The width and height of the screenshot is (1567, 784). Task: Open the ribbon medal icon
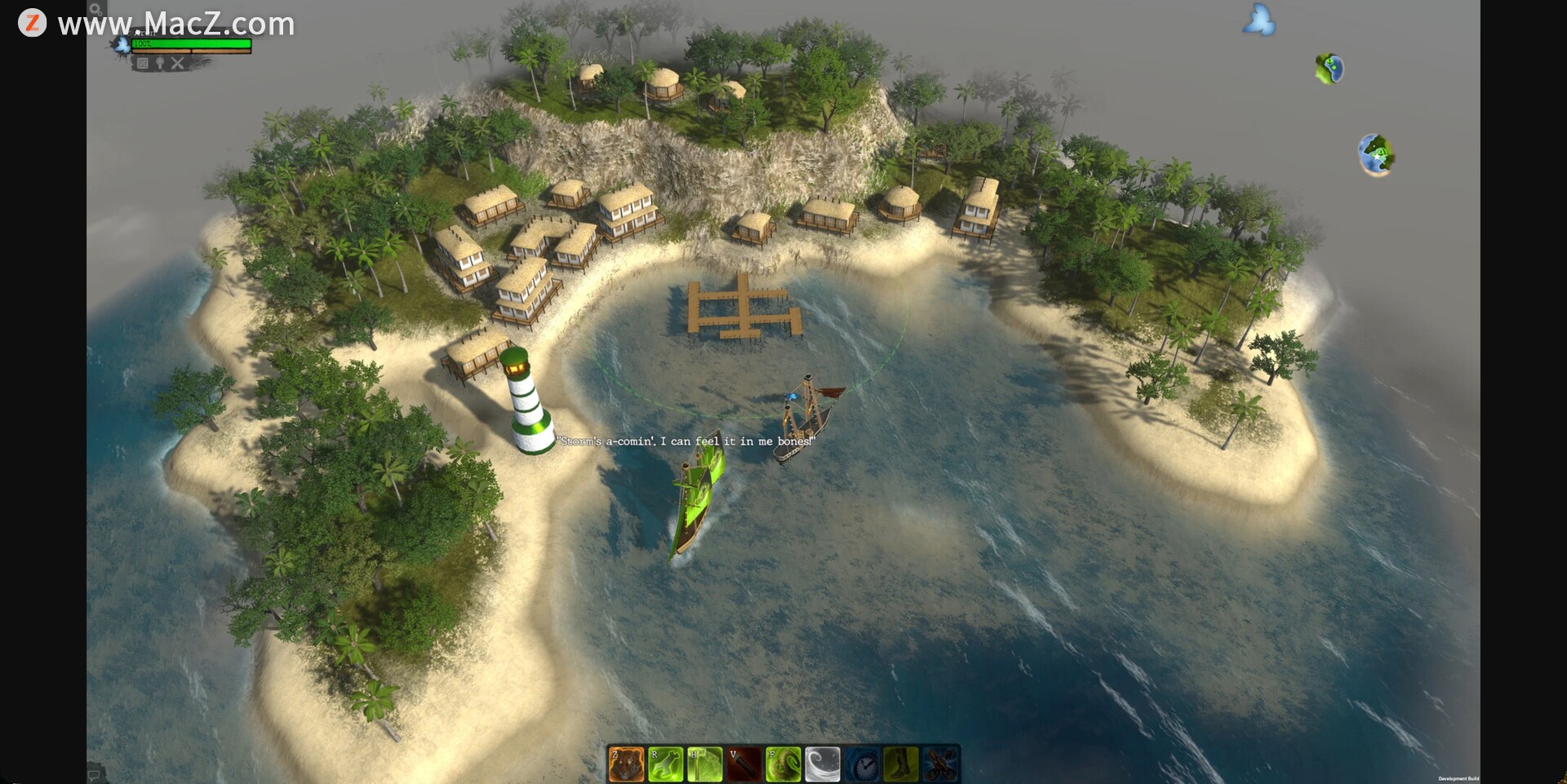[x=160, y=63]
